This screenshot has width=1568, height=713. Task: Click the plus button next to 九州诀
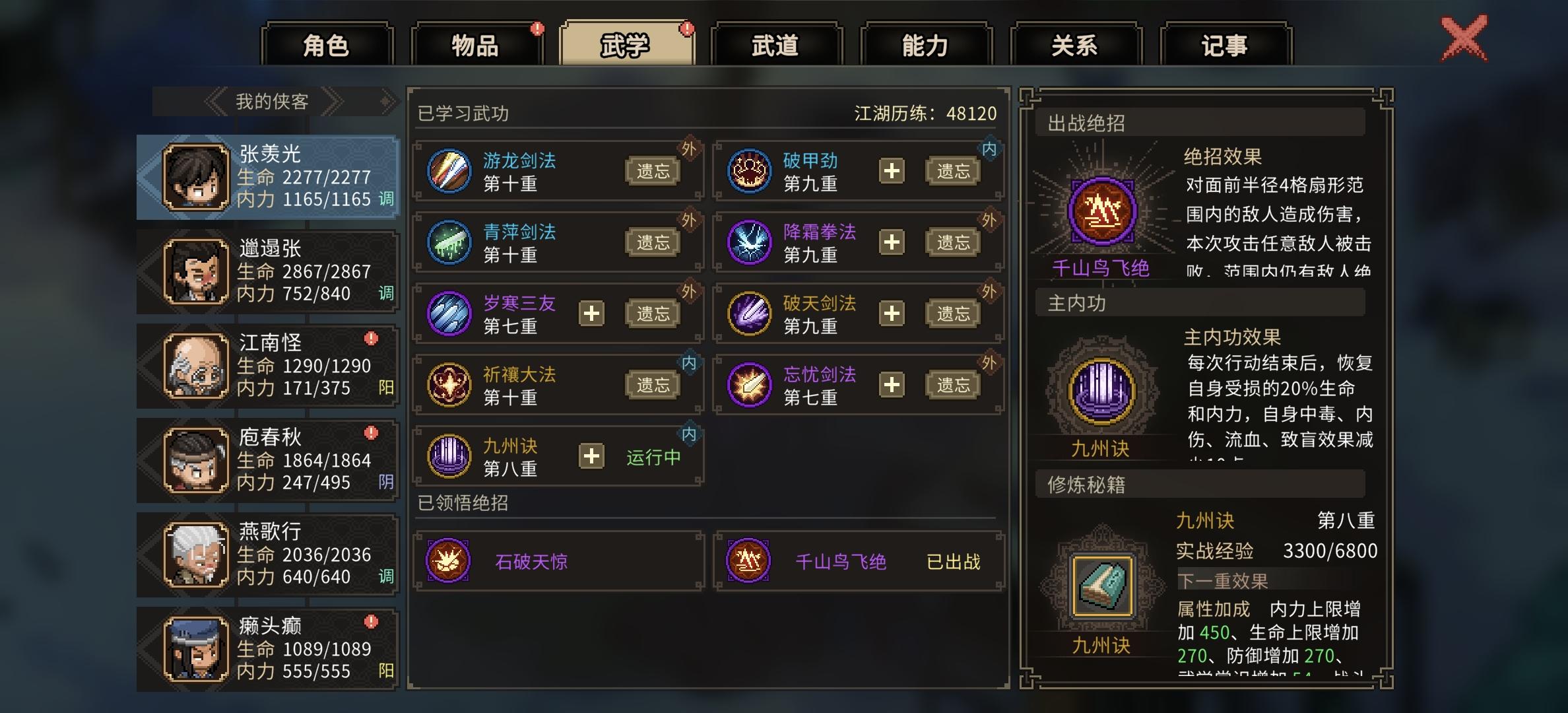pyautogui.click(x=590, y=456)
